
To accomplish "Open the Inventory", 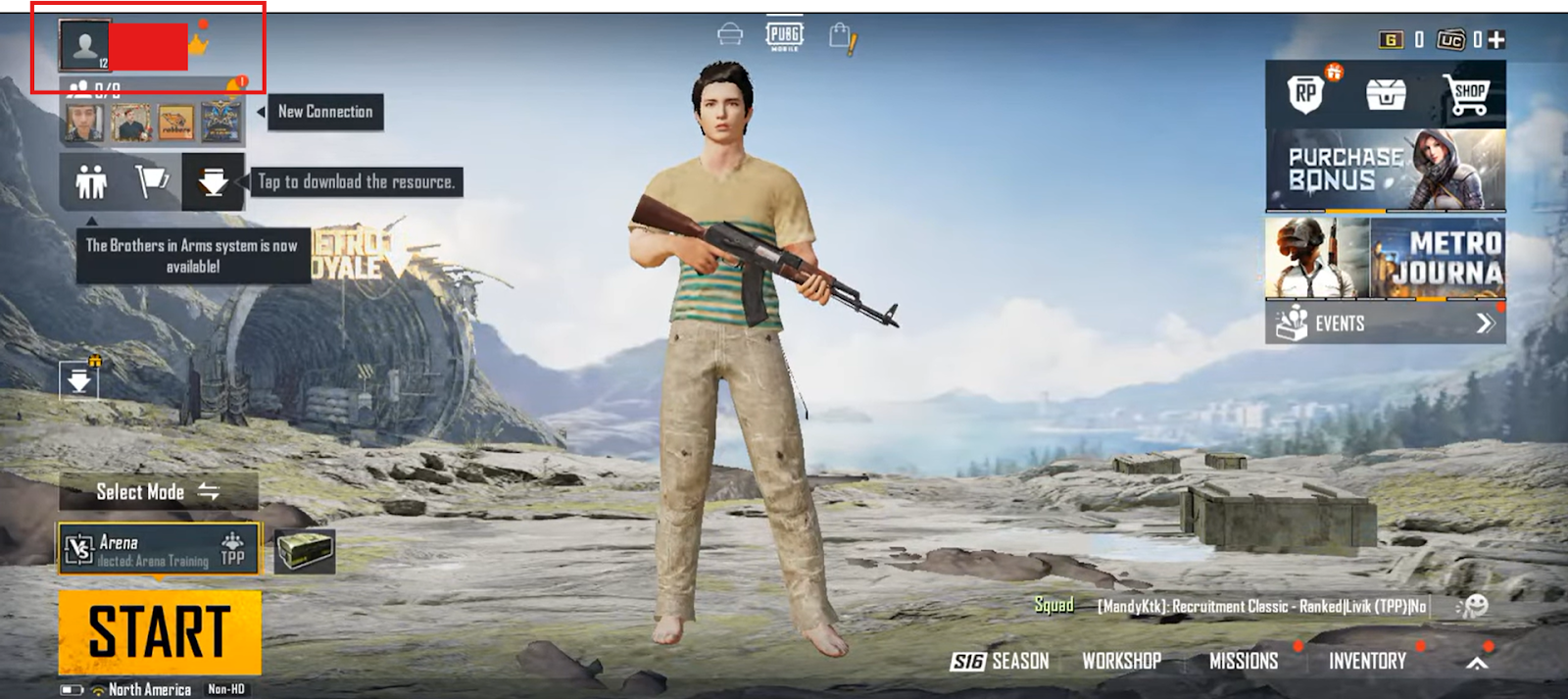I will pyautogui.click(x=1367, y=662).
